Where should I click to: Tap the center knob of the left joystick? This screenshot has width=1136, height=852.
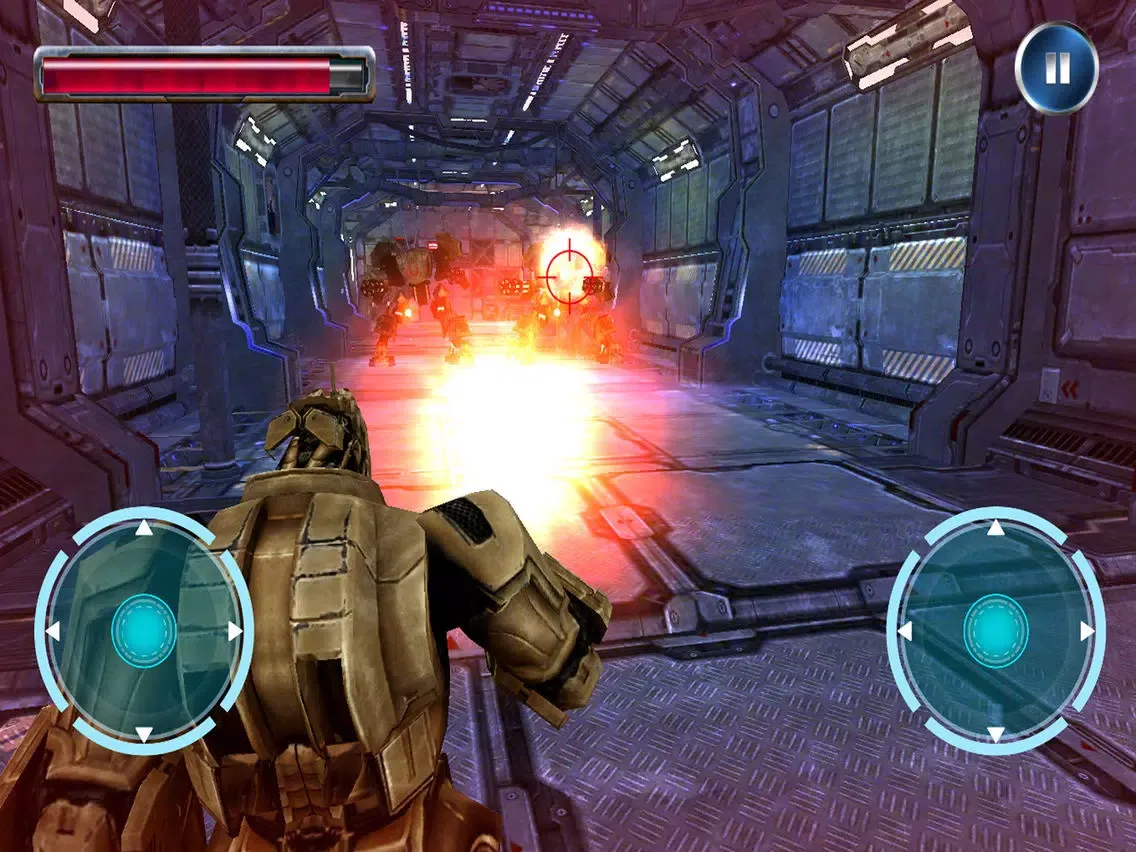click(x=144, y=631)
